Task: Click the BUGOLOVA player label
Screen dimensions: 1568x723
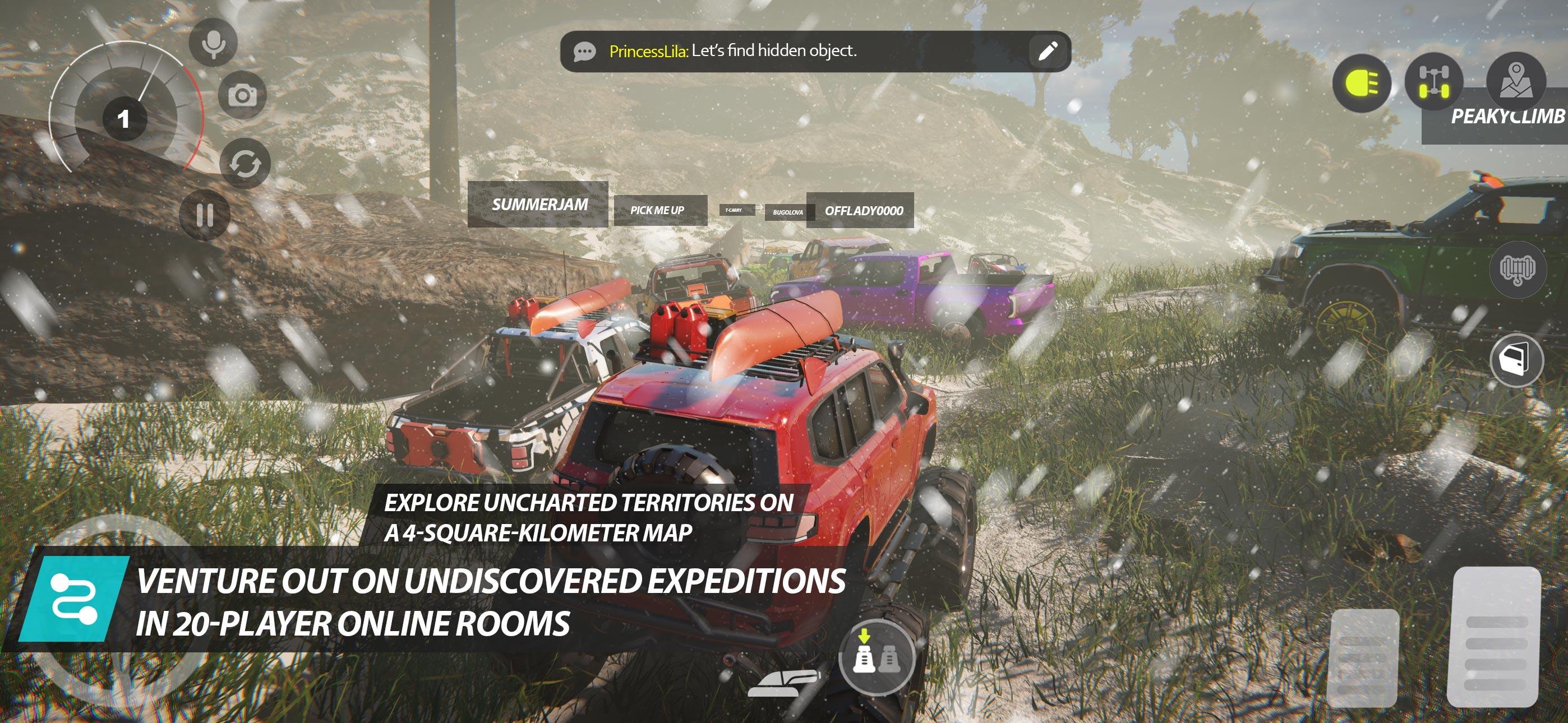Action: point(788,211)
